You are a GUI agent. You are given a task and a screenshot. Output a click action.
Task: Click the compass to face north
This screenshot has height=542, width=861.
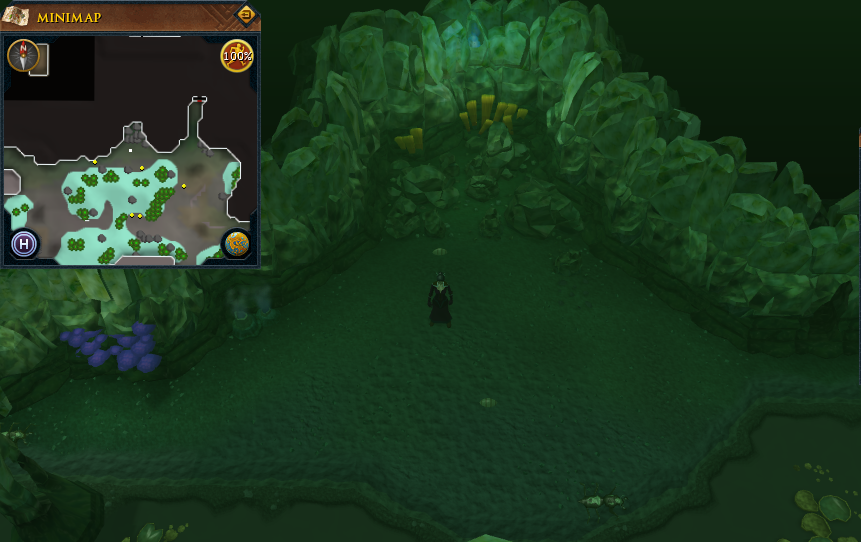pyautogui.click(x=23, y=55)
